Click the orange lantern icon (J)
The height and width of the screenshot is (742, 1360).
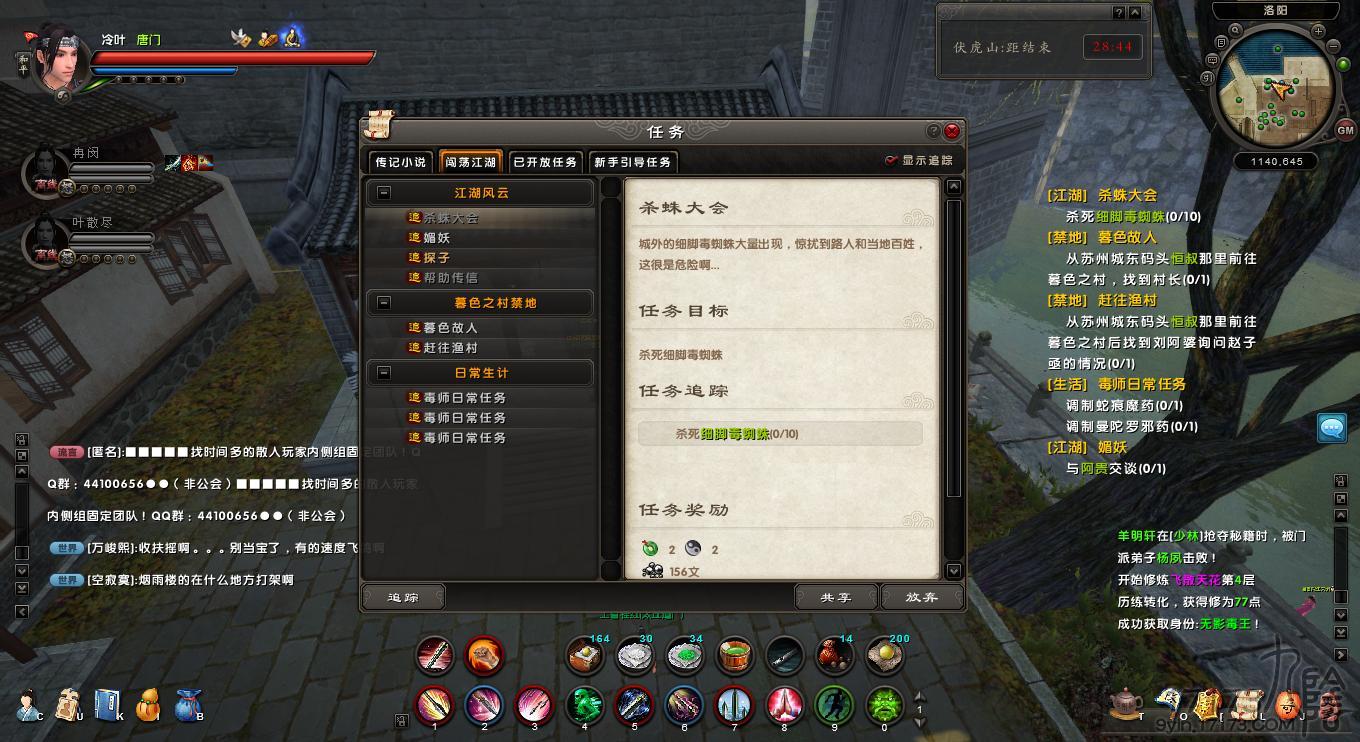[x=1288, y=703]
